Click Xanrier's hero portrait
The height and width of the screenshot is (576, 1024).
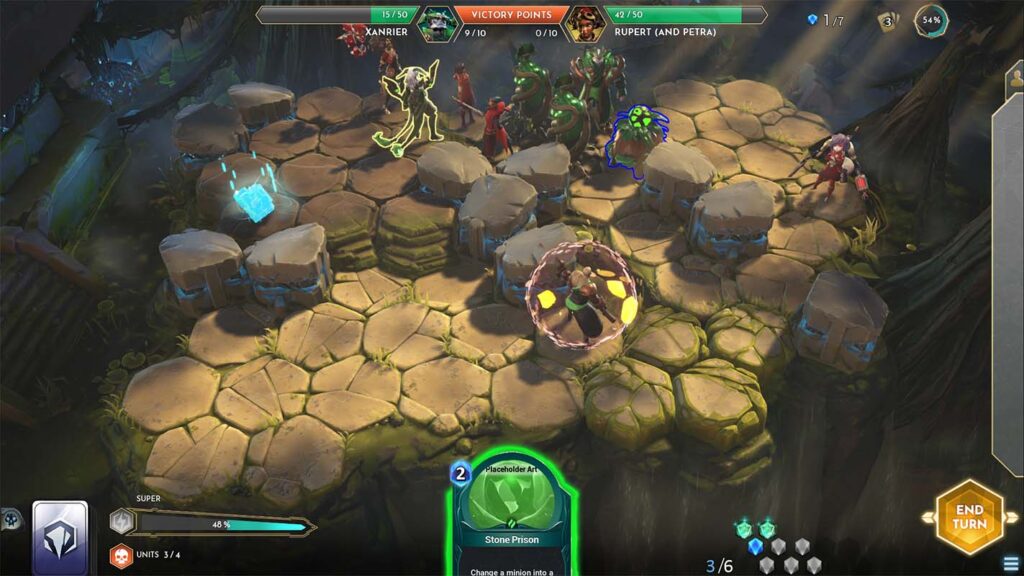435,22
